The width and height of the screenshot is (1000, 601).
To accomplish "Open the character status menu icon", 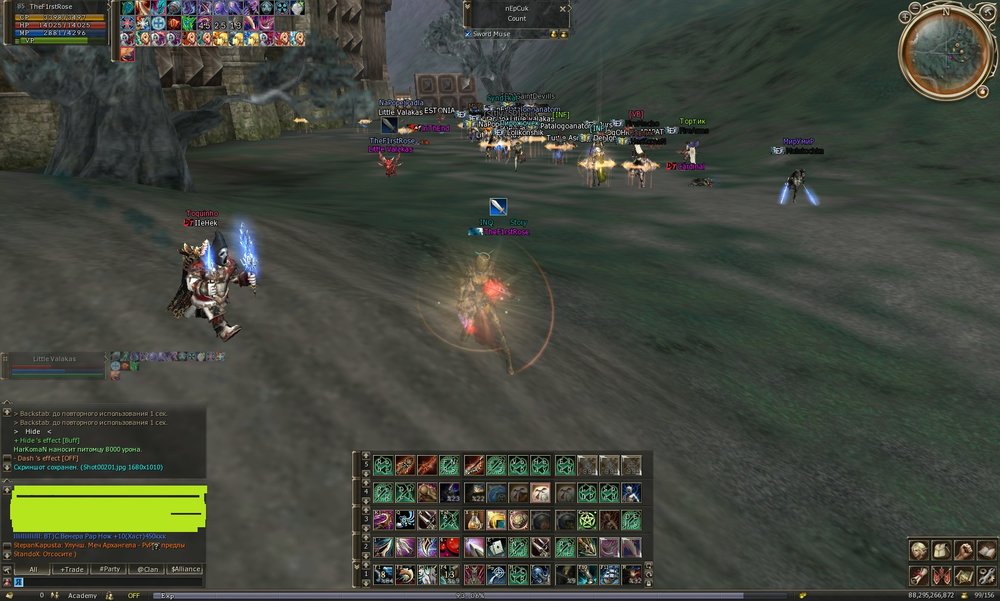I will [x=918, y=550].
